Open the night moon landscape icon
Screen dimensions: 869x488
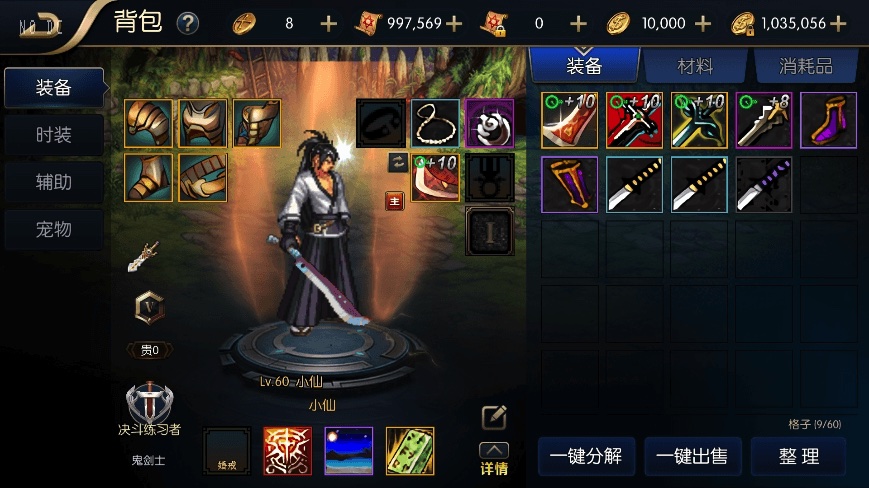coord(348,450)
